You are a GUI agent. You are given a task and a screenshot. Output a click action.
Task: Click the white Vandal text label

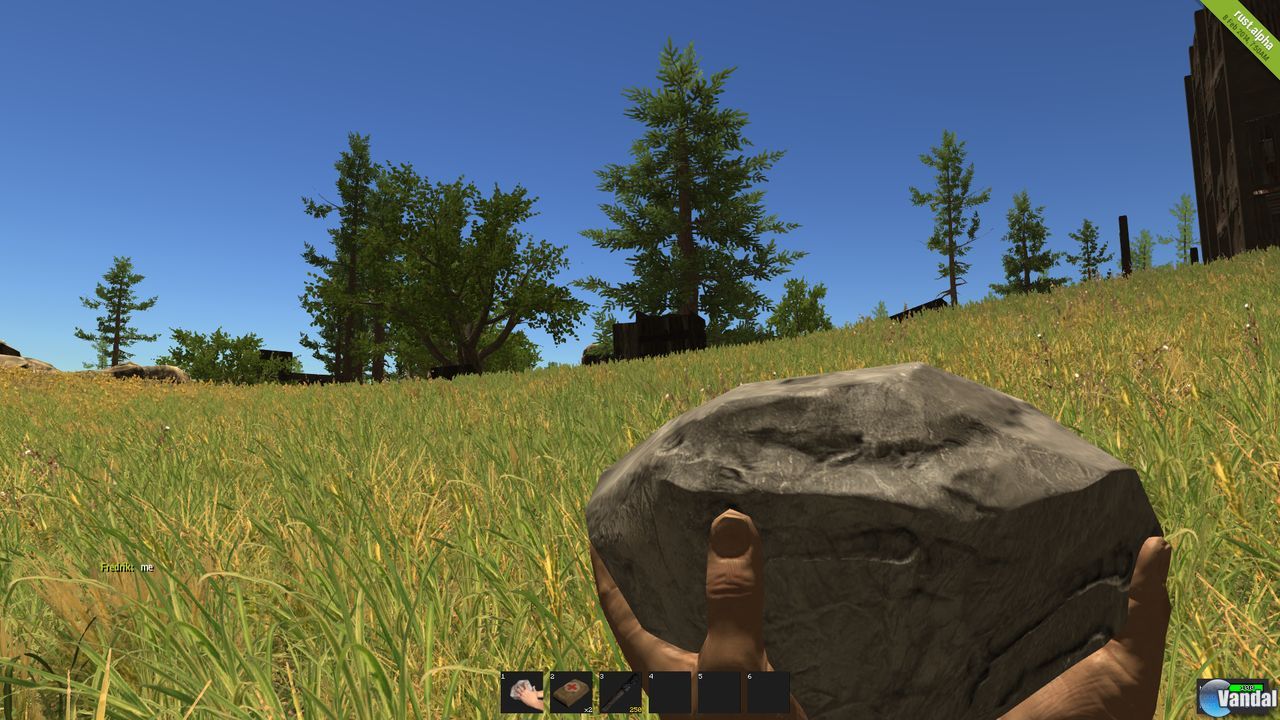coord(1246,699)
